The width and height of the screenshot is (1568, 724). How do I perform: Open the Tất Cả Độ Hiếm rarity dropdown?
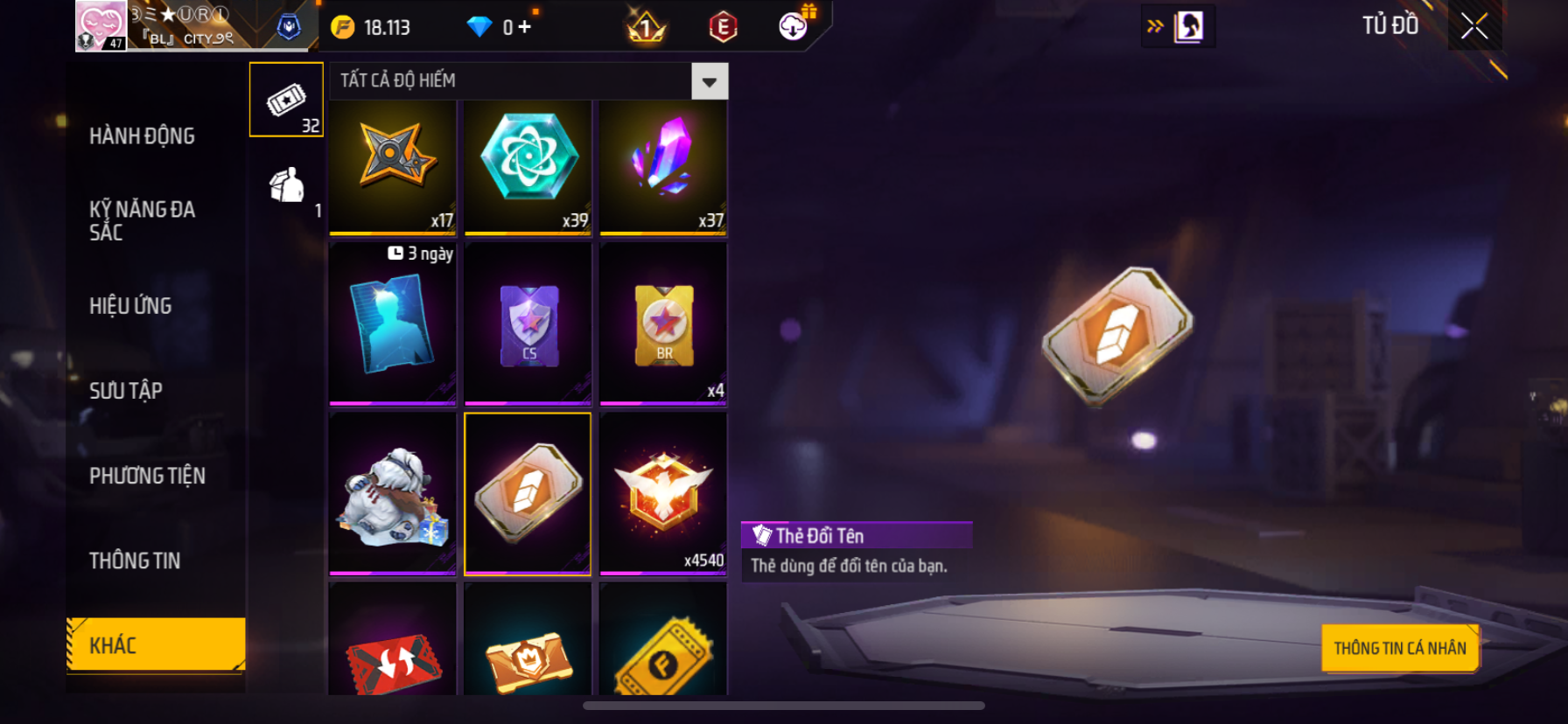[709, 82]
